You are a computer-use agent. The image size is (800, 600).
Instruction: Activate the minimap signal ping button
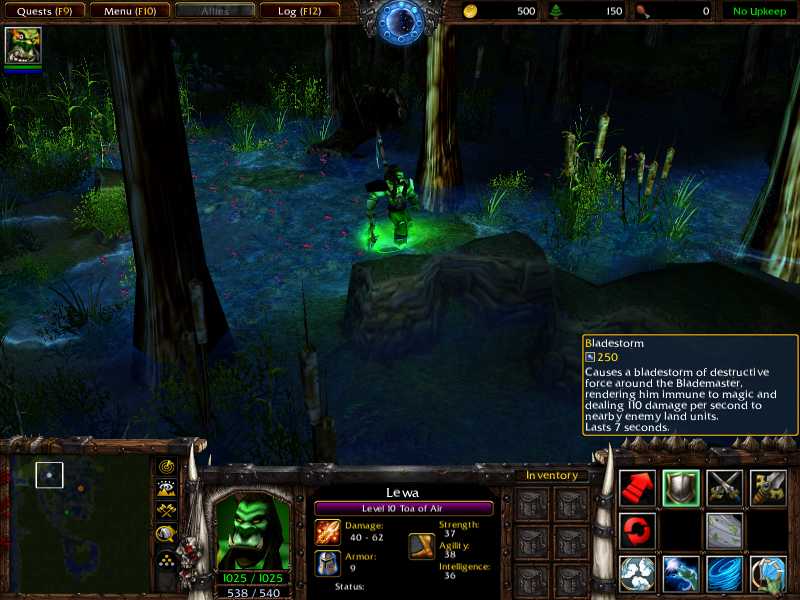(x=166, y=466)
